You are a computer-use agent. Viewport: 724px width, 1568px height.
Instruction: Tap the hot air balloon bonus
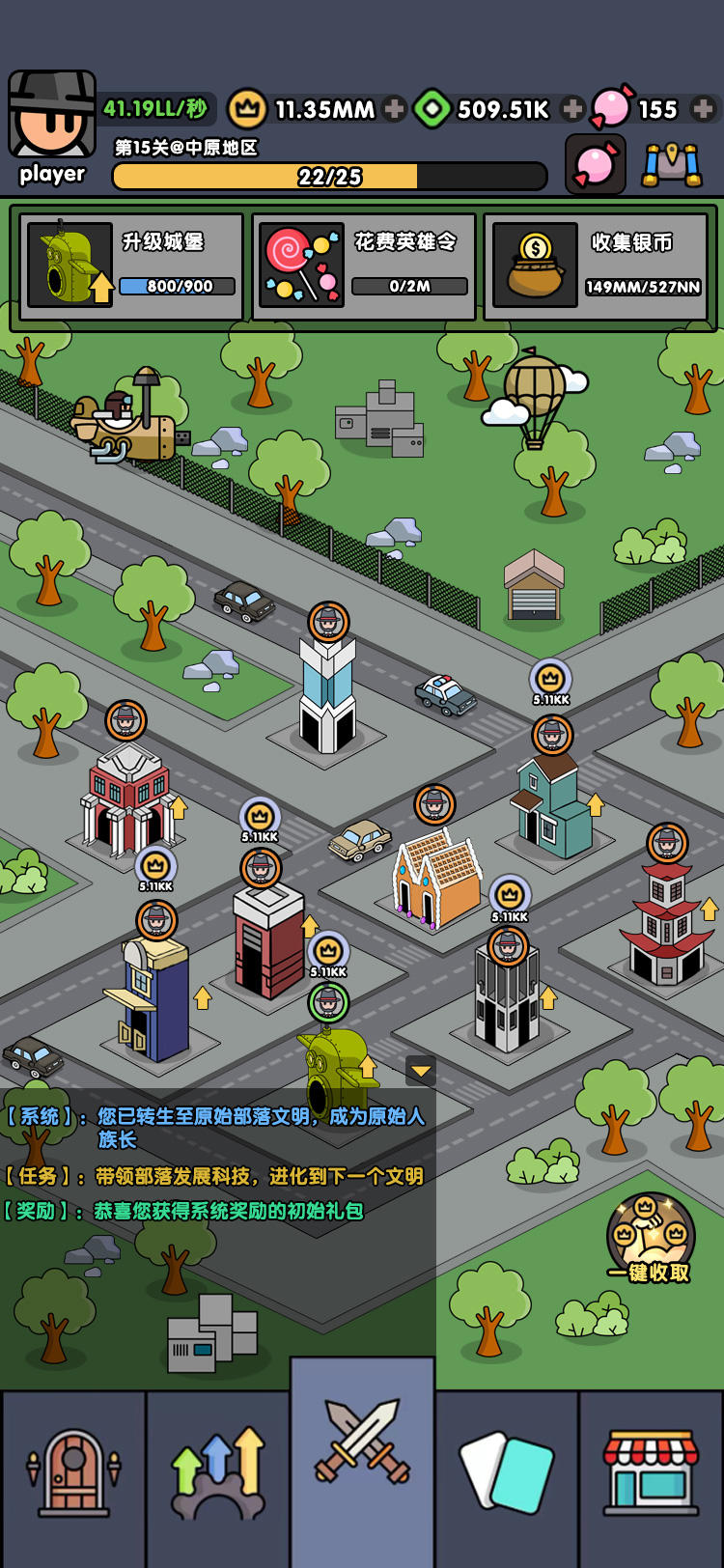tap(534, 396)
